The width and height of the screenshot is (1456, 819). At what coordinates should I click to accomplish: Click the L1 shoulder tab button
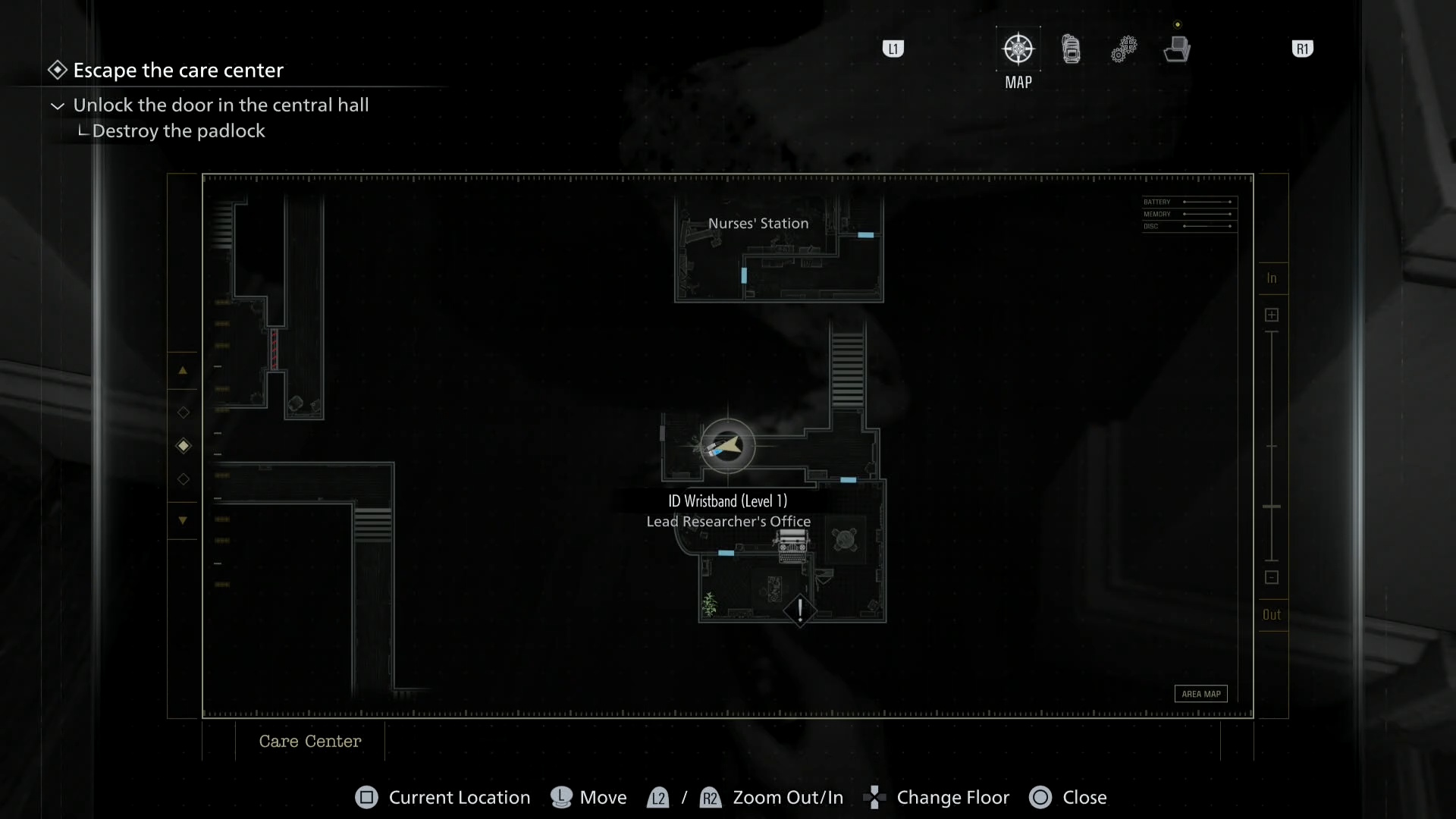tap(893, 48)
